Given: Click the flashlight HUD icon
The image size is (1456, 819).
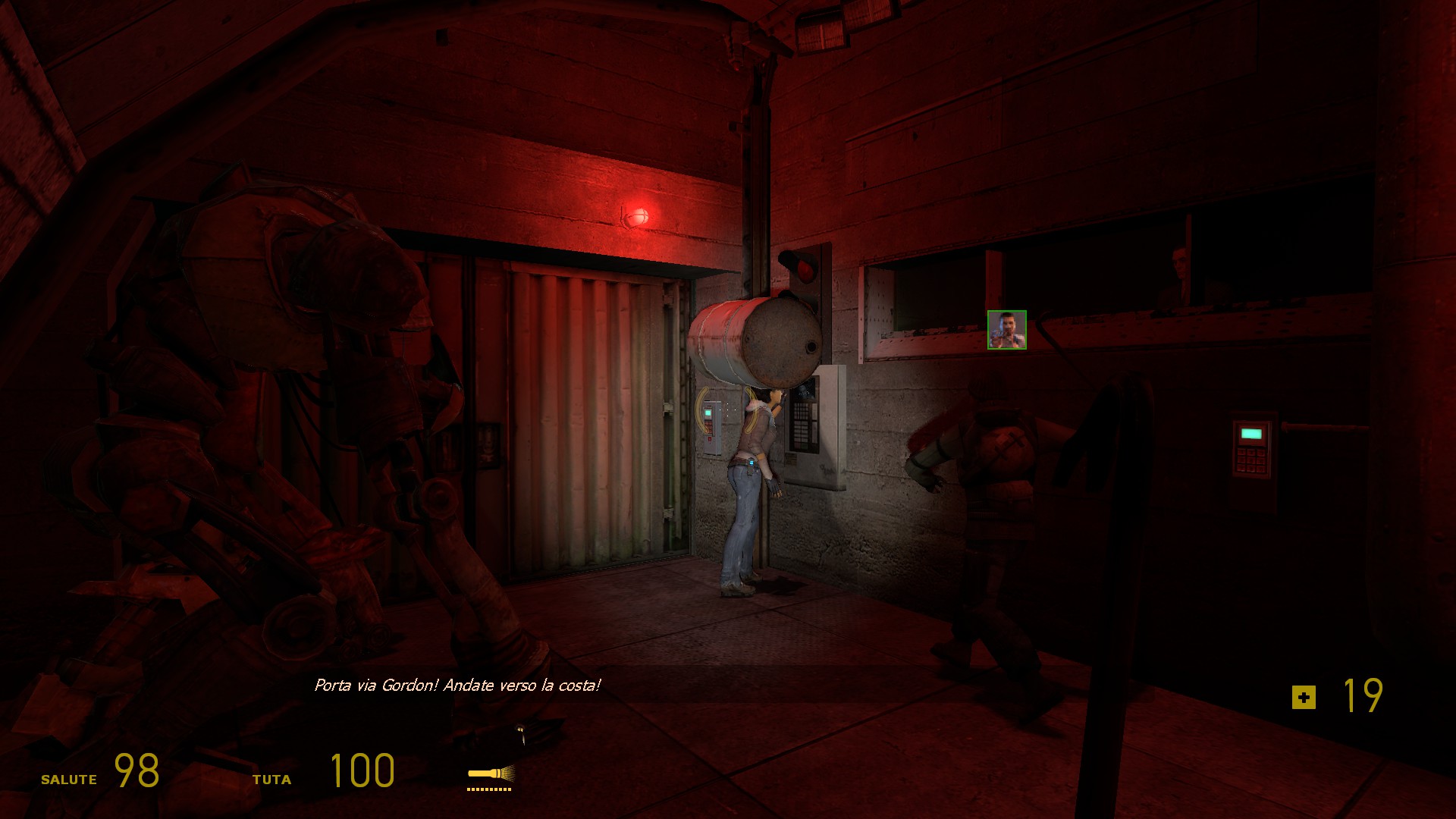Looking at the screenshot, I should pos(491,774).
